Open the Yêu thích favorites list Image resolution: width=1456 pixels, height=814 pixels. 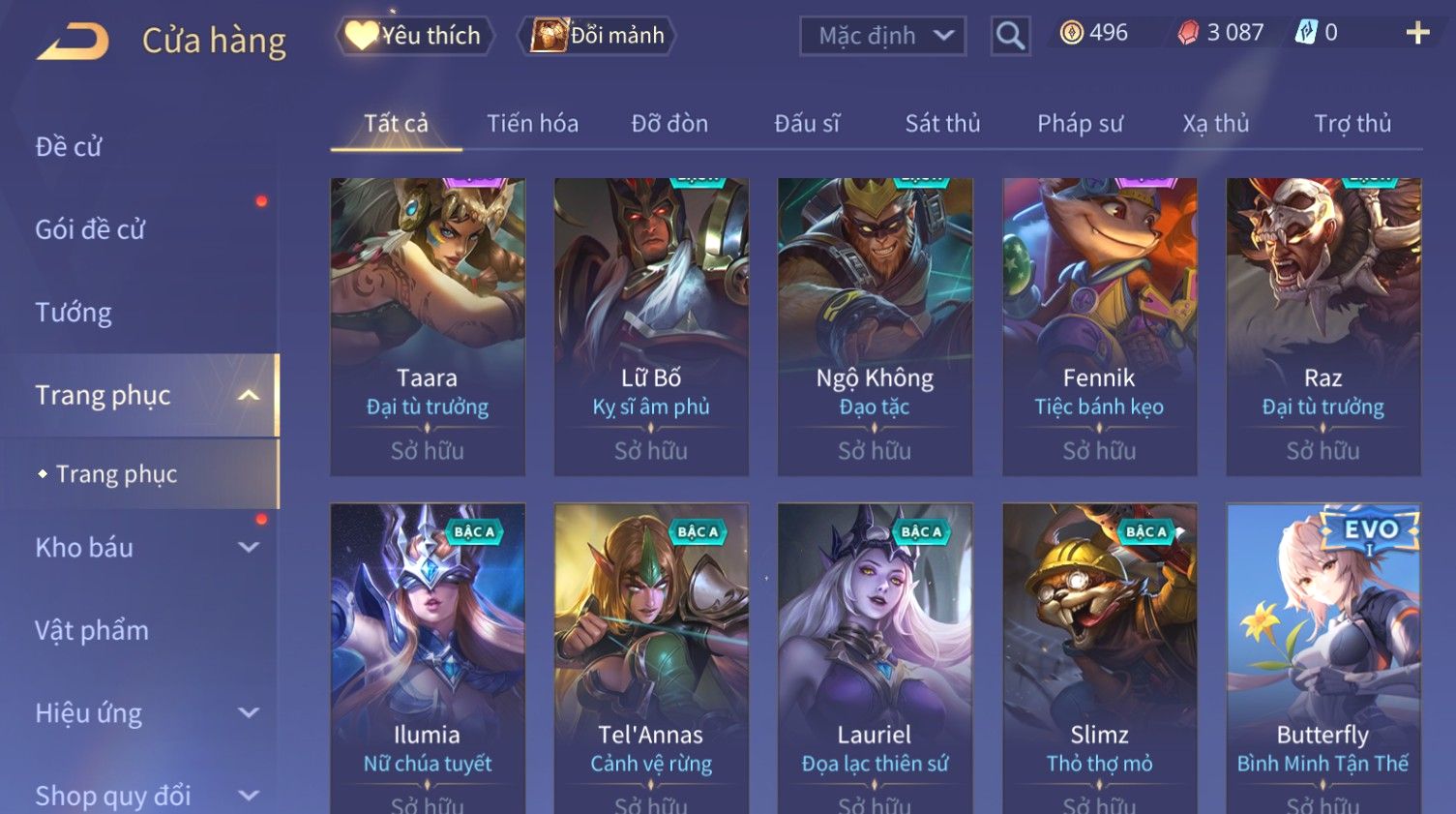coord(414,36)
